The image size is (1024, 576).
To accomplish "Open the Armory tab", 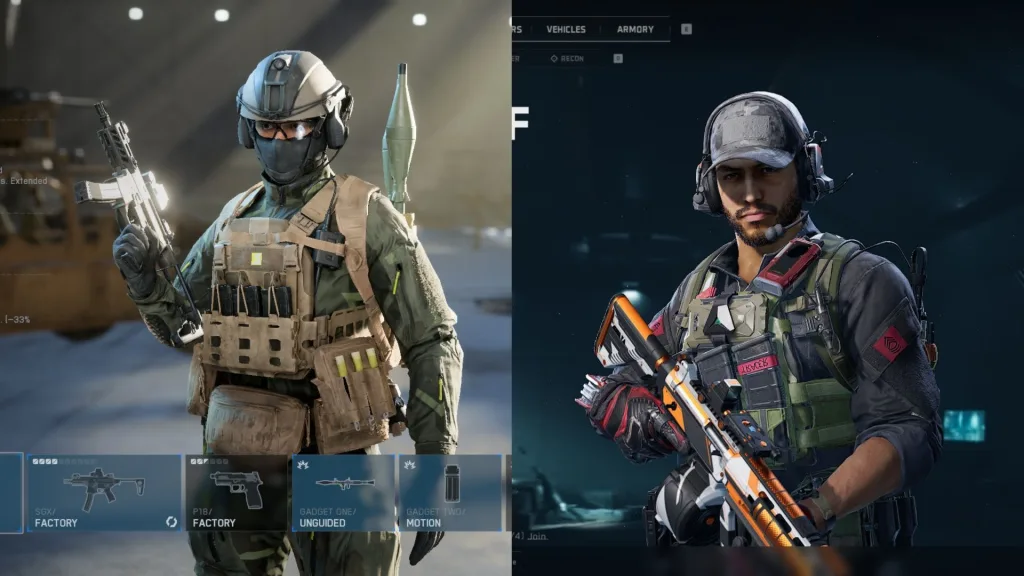I will tap(635, 29).
